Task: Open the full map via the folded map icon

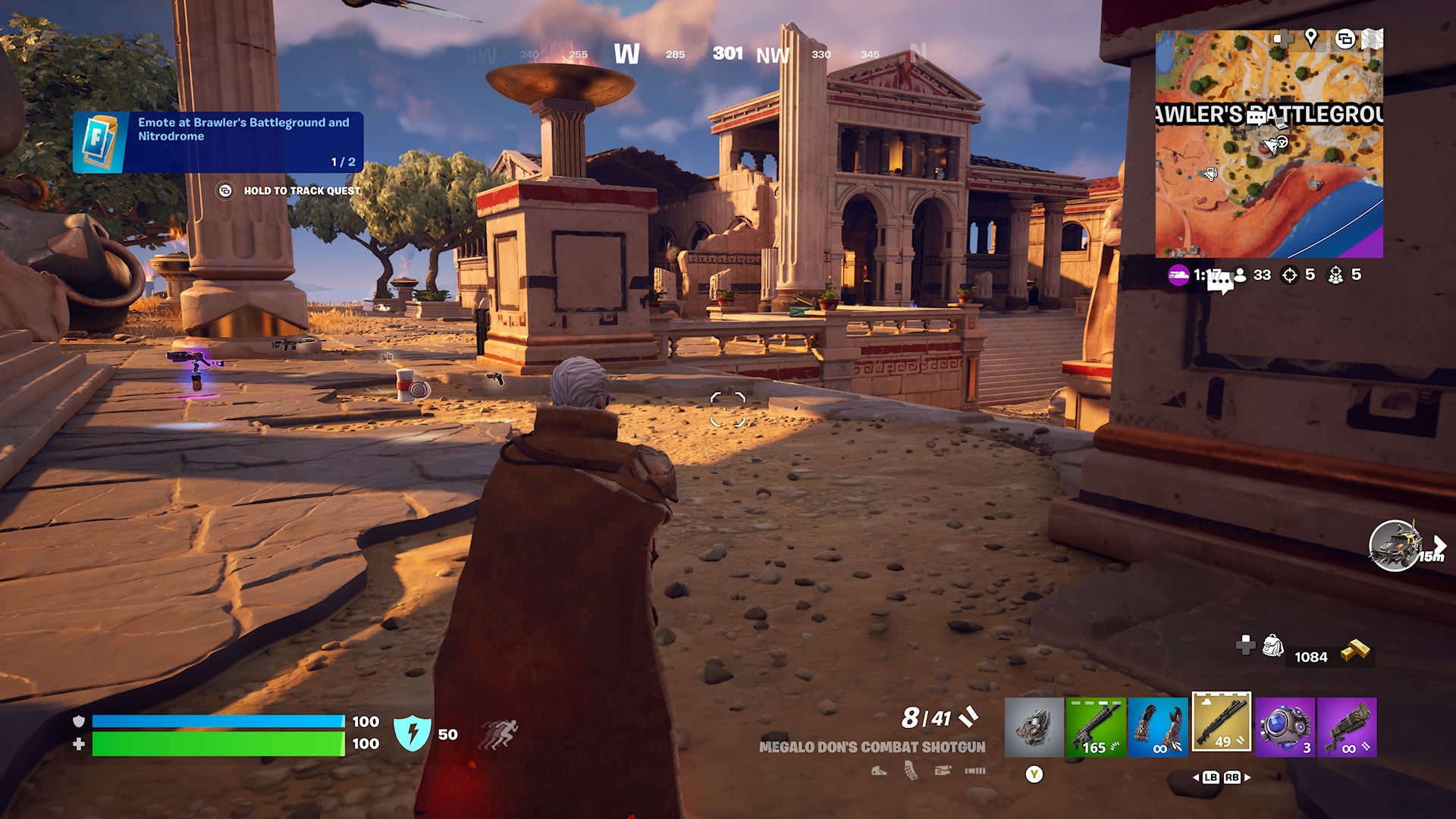Action: [x=1372, y=38]
